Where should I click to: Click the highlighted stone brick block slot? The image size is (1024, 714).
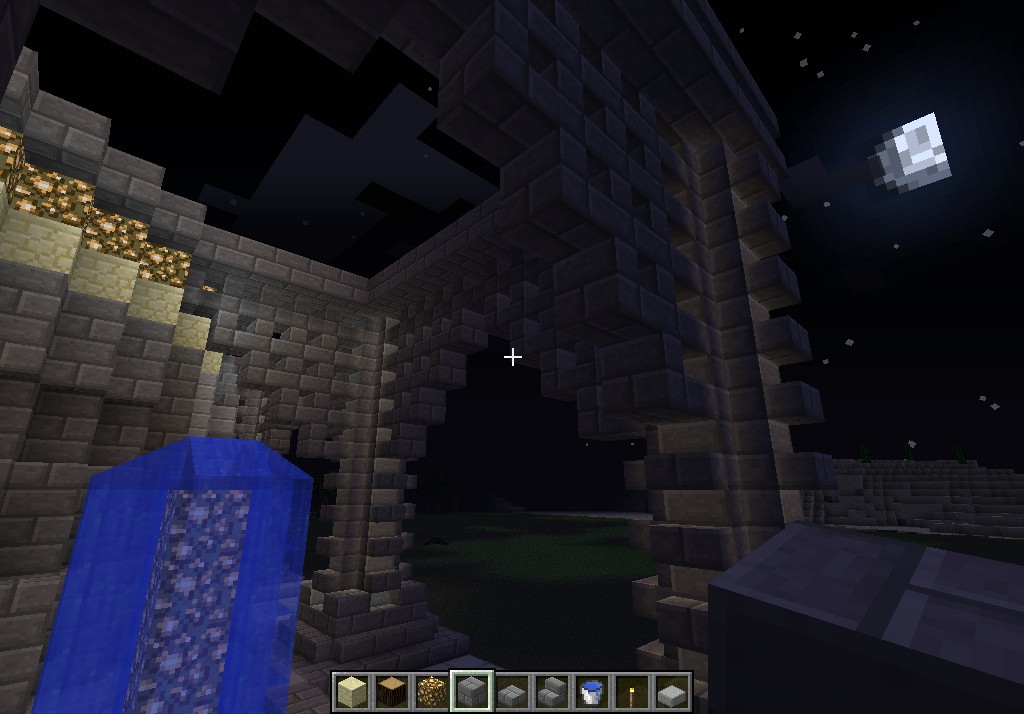click(x=472, y=691)
